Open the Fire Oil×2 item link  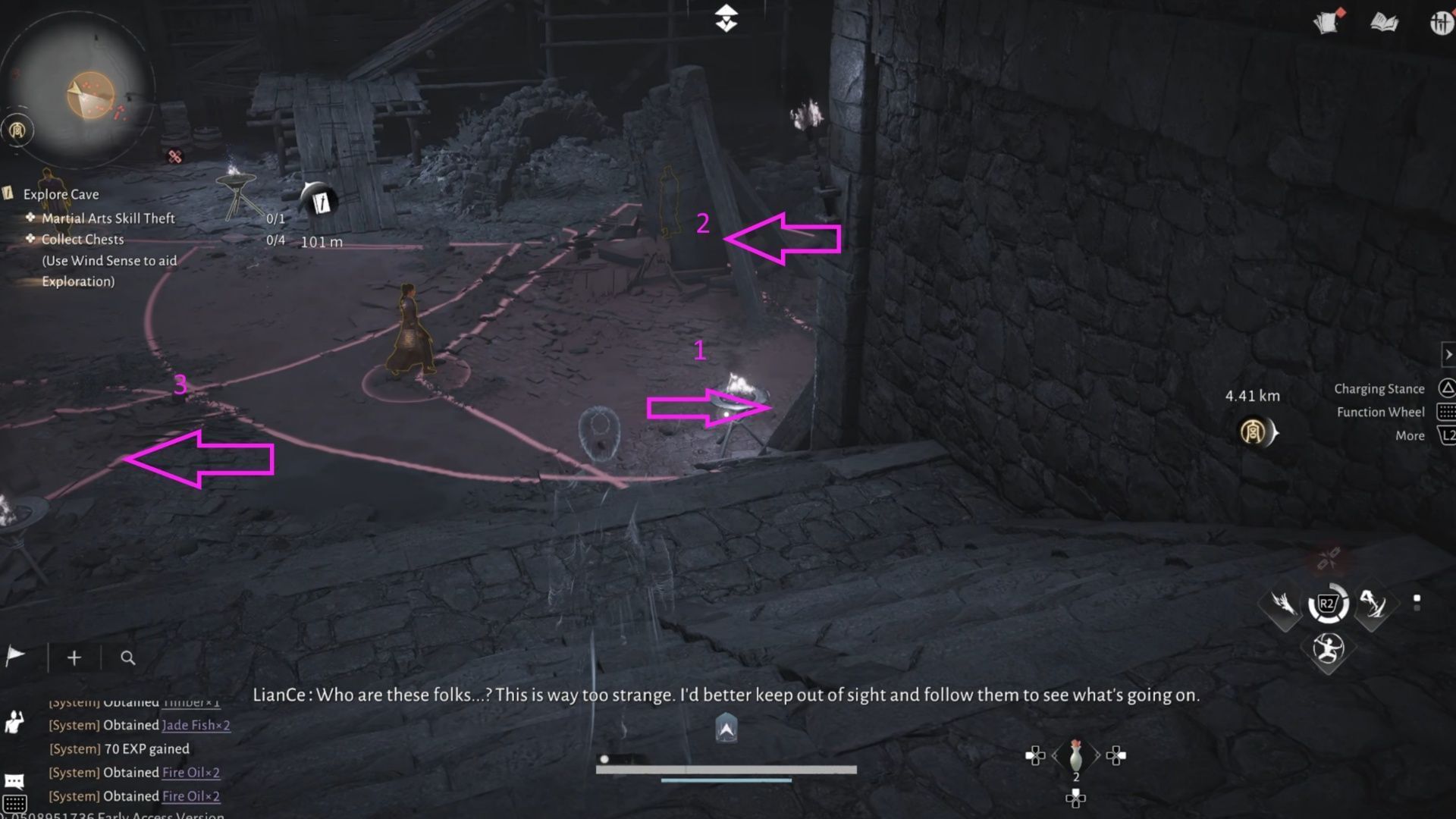pyautogui.click(x=189, y=773)
